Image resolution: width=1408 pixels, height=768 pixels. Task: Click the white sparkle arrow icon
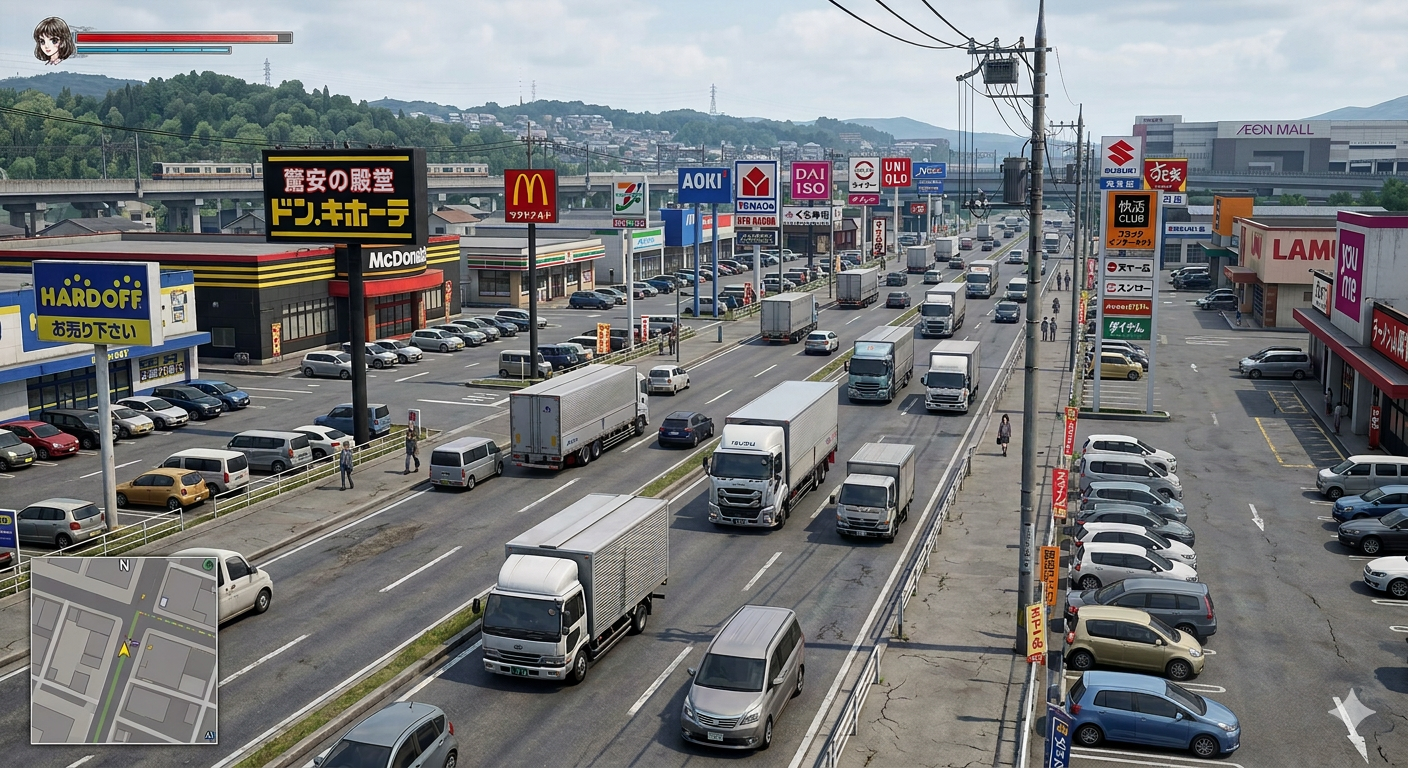point(1350,722)
